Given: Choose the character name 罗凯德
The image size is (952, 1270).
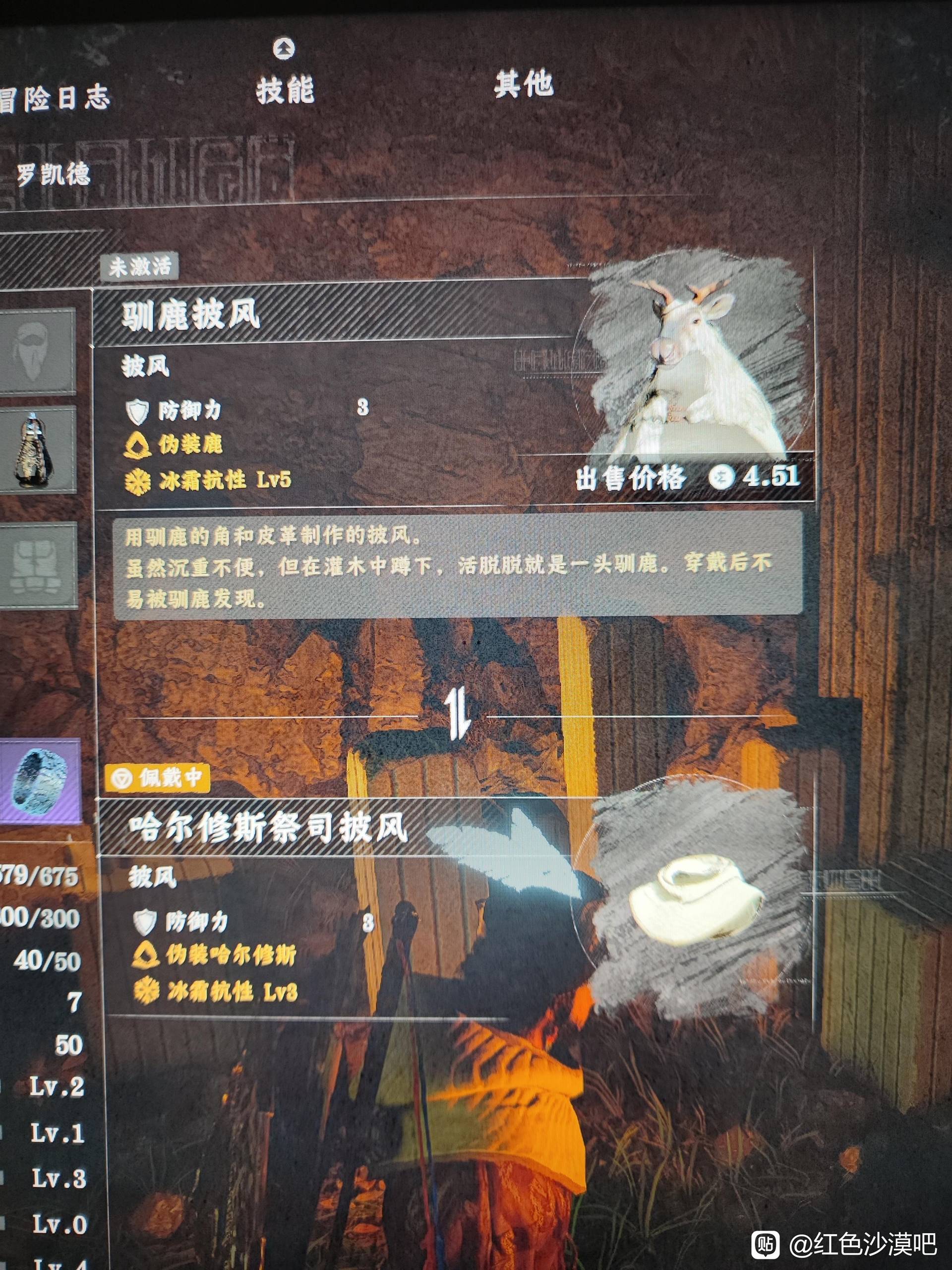Looking at the screenshot, I should point(53,175).
